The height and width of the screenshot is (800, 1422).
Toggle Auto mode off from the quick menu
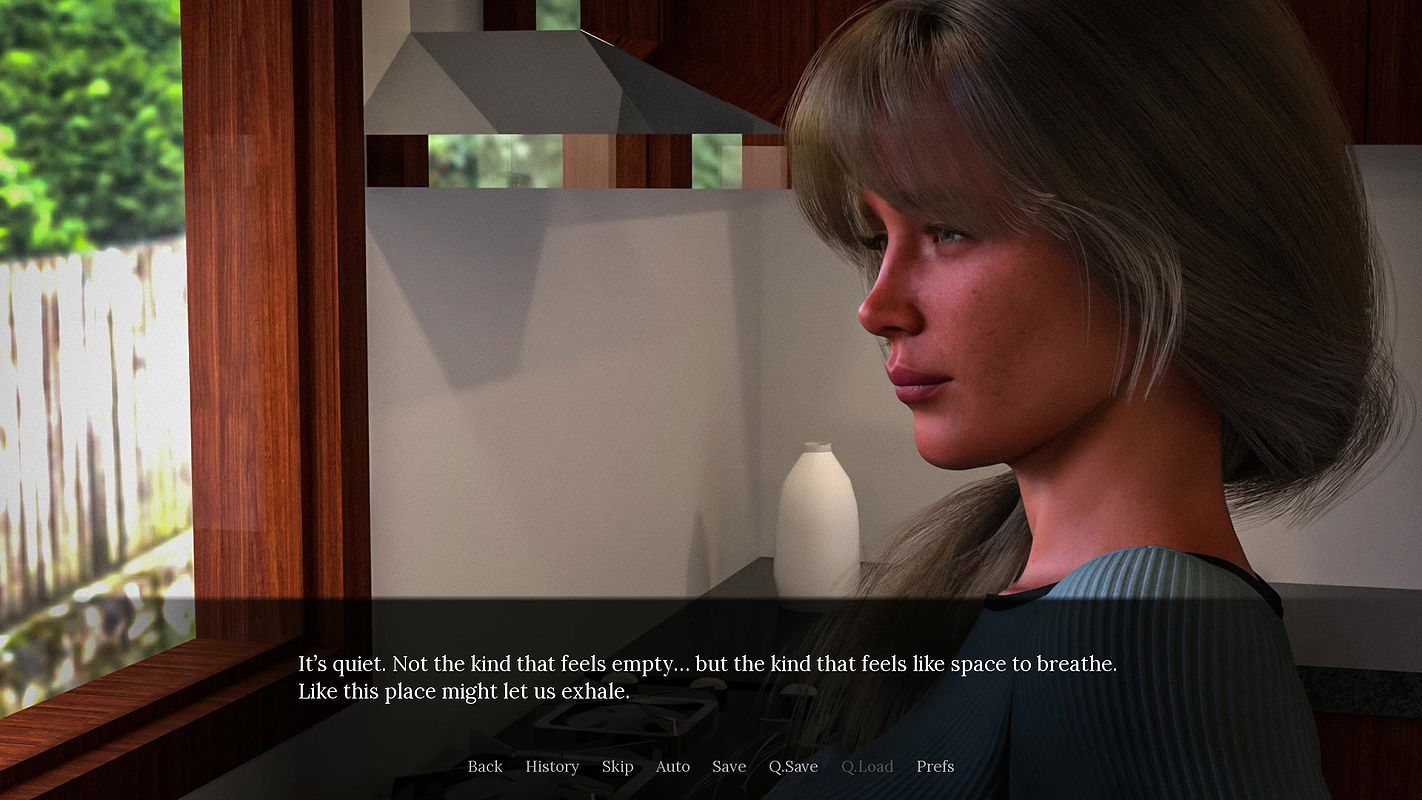click(x=672, y=766)
